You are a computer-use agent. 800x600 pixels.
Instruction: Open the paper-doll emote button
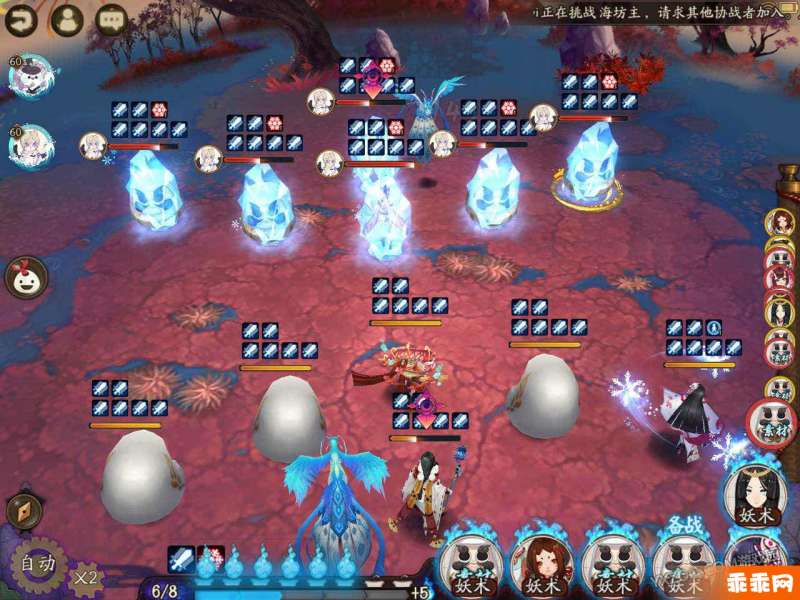point(26,277)
